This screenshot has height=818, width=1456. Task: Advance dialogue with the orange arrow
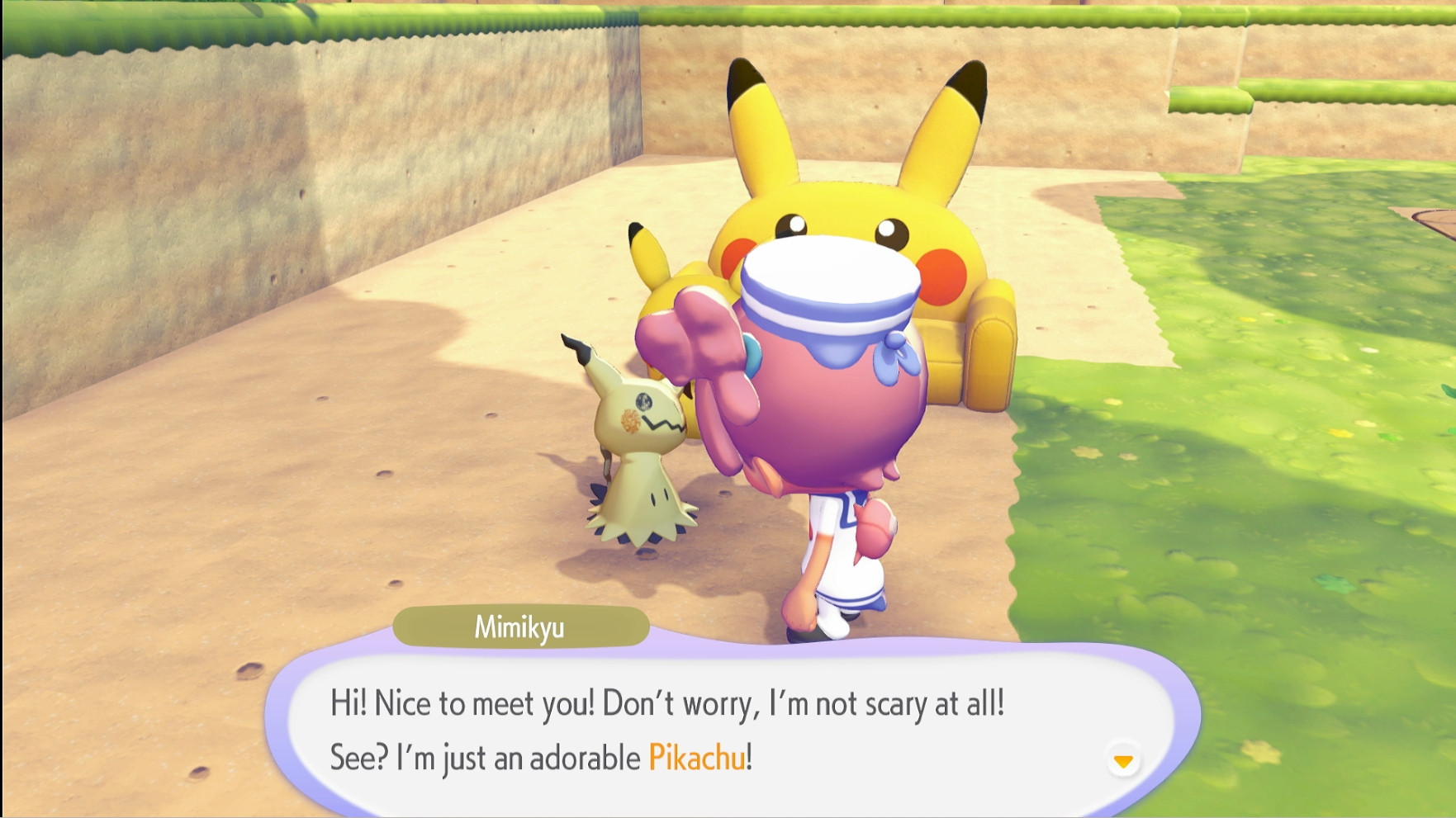pos(1123,761)
